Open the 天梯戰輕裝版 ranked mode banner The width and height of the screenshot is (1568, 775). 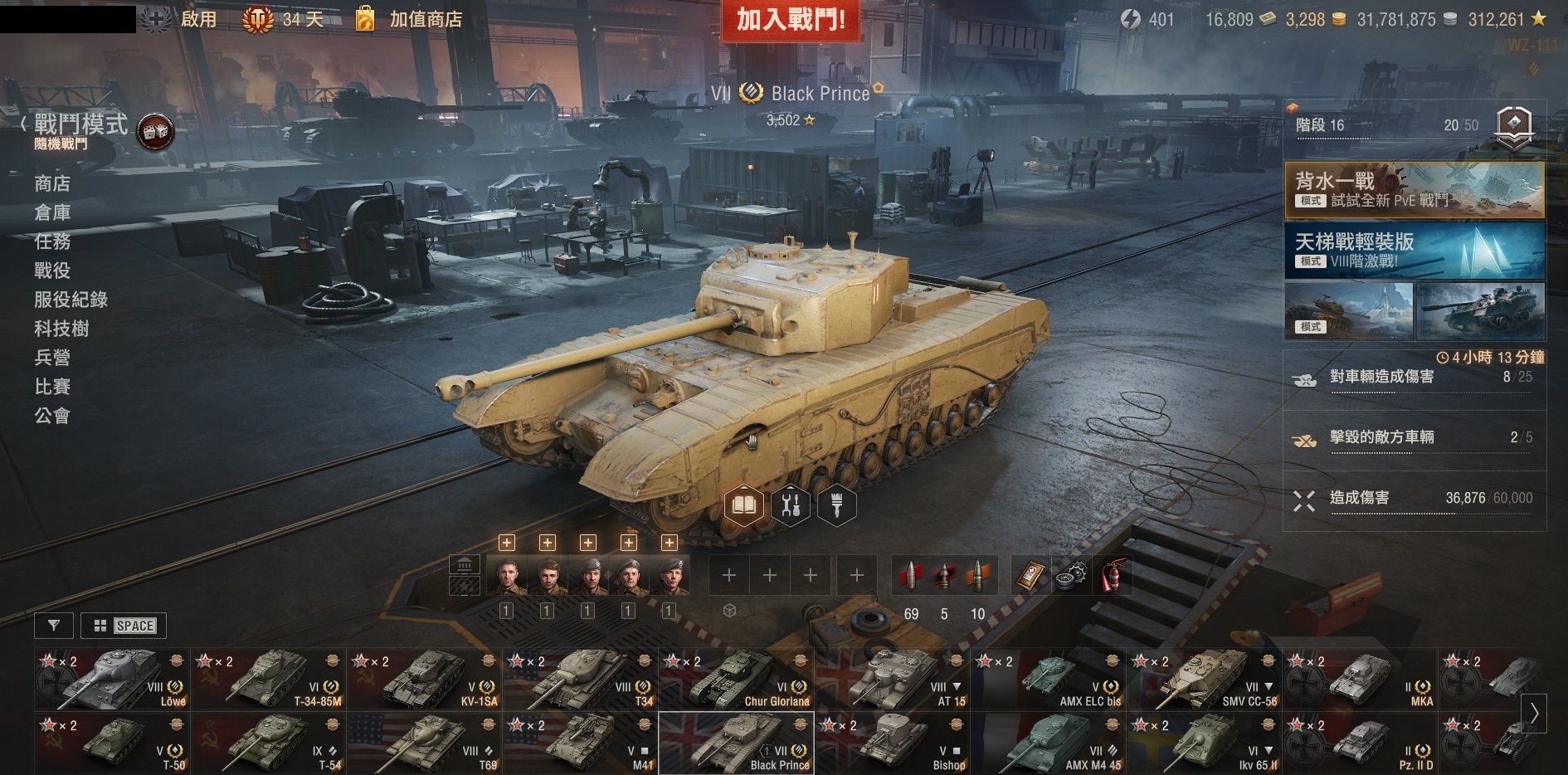(1414, 250)
